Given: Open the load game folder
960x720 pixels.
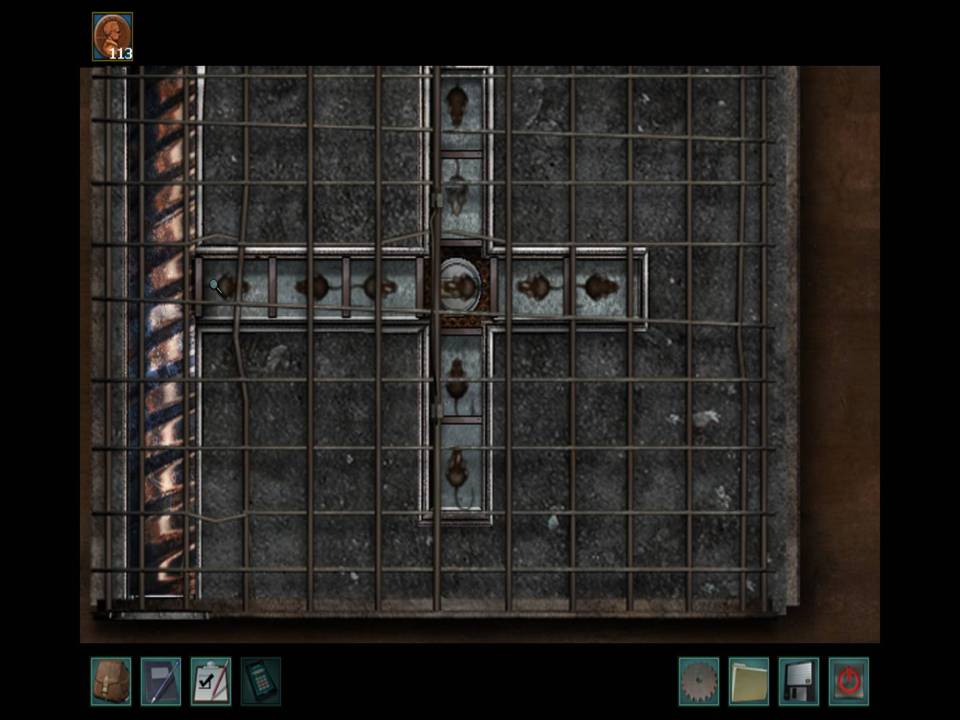Looking at the screenshot, I should 748,681.
